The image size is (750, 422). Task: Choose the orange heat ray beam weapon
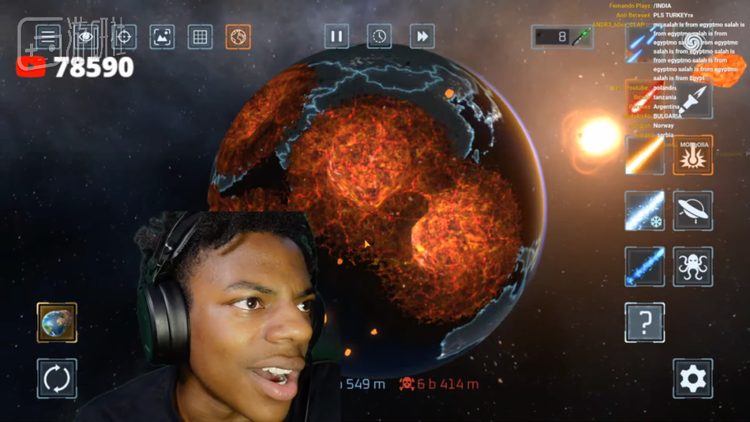point(645,155)
